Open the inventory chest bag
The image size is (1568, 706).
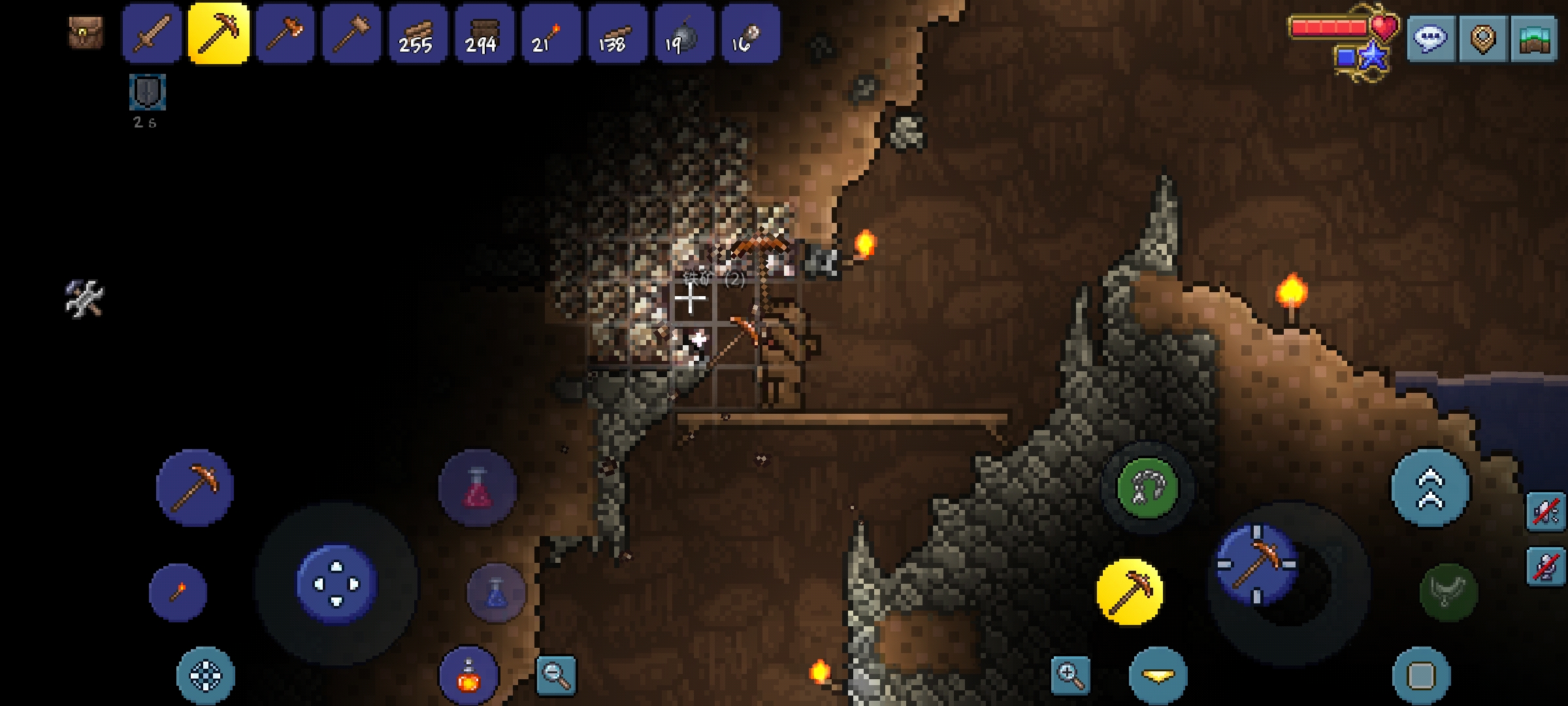click(x=86, y=33)
